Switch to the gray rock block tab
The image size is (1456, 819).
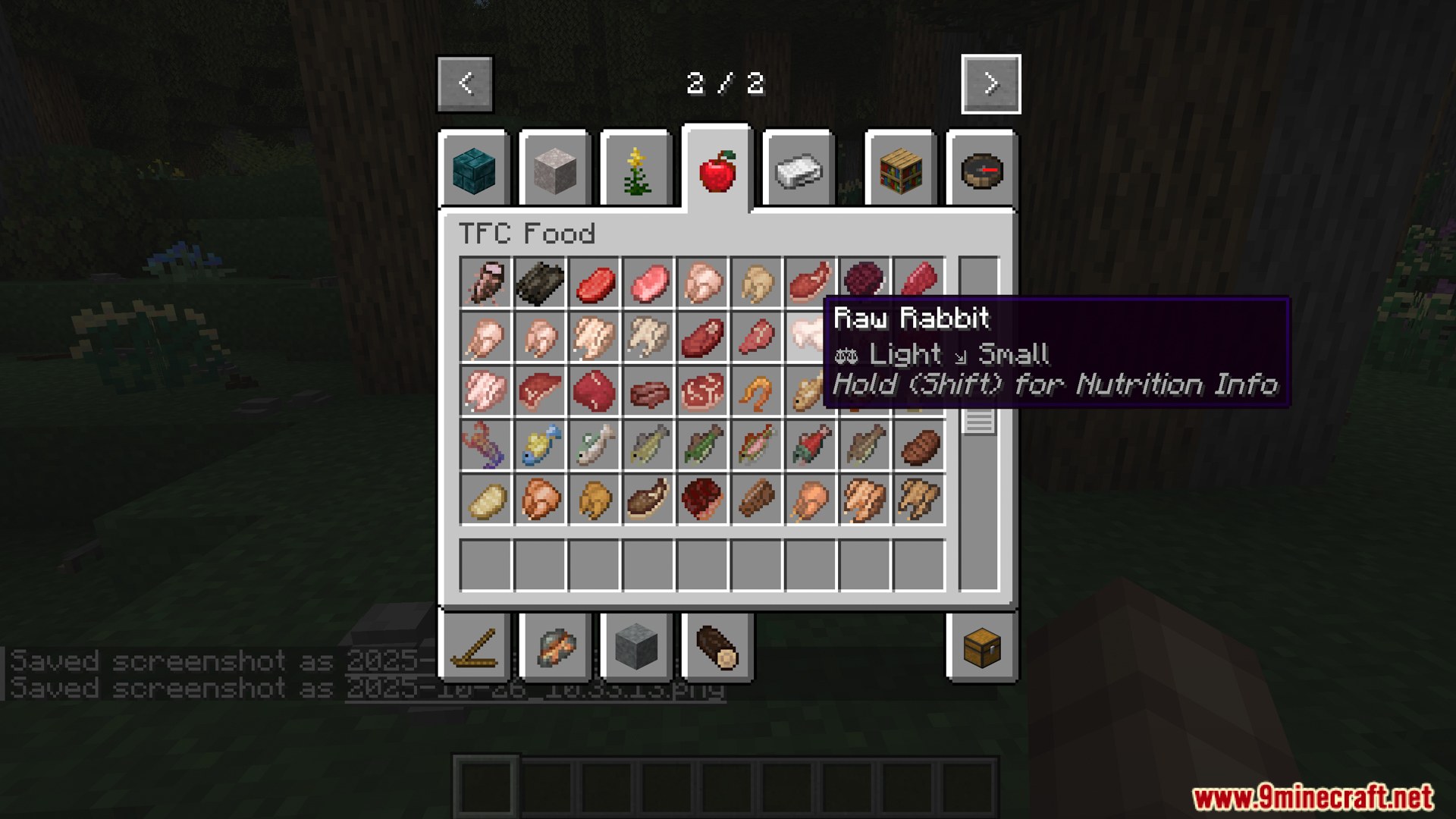click(x=636, y=648)
